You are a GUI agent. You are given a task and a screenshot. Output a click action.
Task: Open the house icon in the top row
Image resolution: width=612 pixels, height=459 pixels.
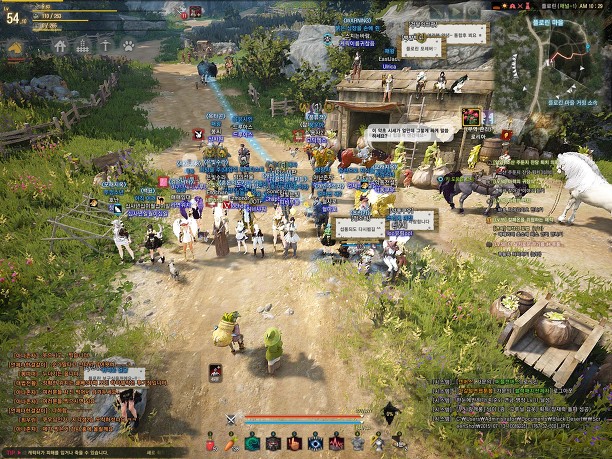pyautogui.click(x=61, y=46)
